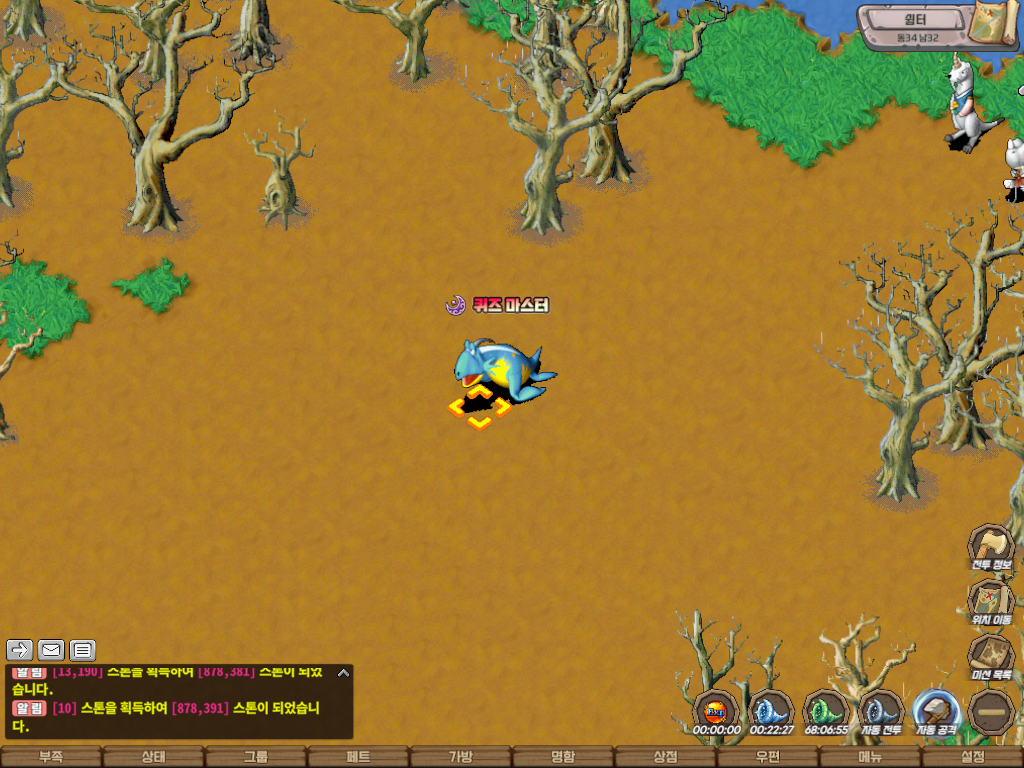The height and width of the screenshot is (768, 1024).
Task: Open the 상태 (Status) menu
Action: click(x=153, y=757)
